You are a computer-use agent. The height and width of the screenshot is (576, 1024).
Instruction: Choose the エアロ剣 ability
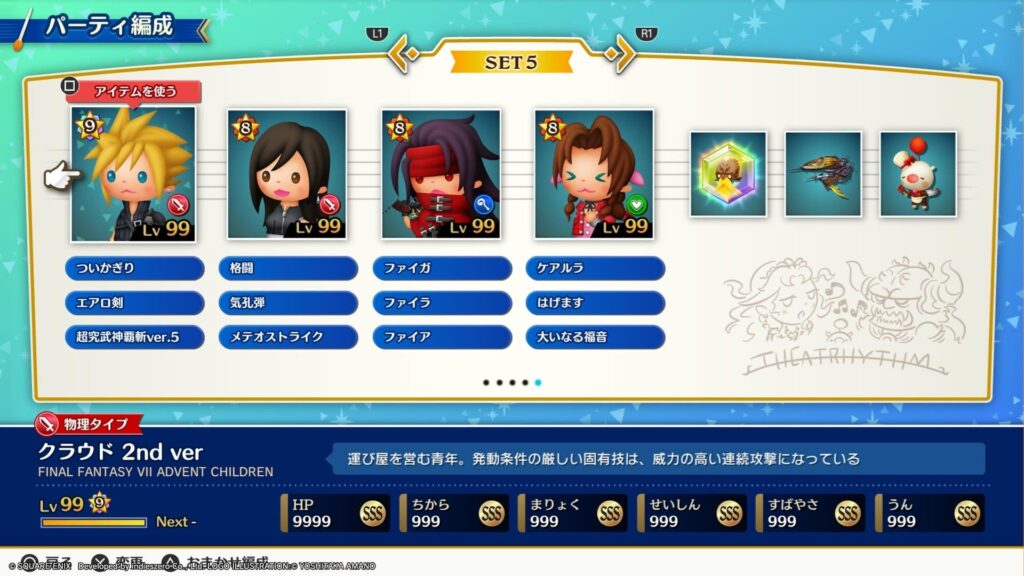click(x=134, y=302)
